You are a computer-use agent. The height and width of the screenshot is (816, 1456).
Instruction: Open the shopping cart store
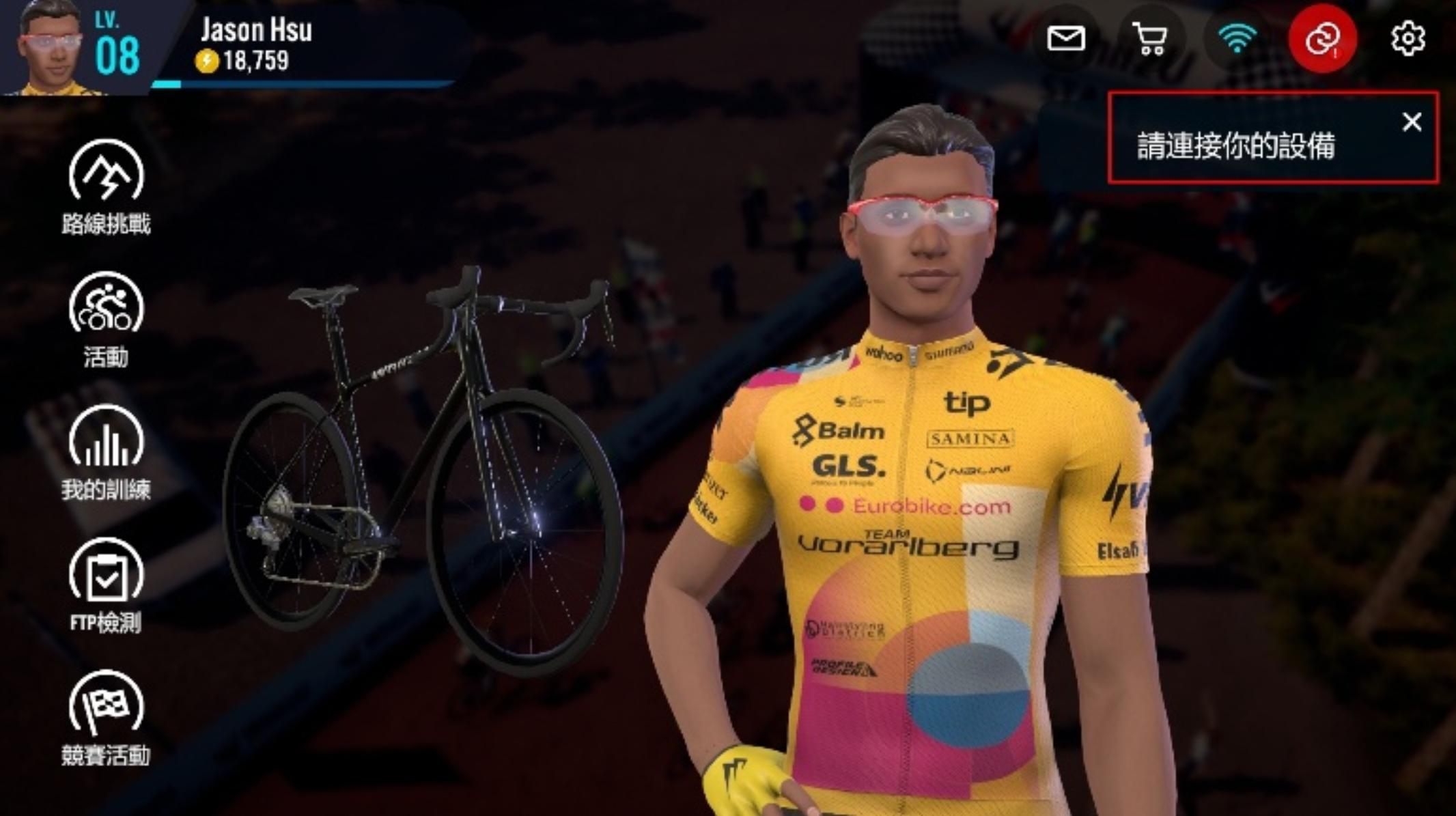(1151, 38)
